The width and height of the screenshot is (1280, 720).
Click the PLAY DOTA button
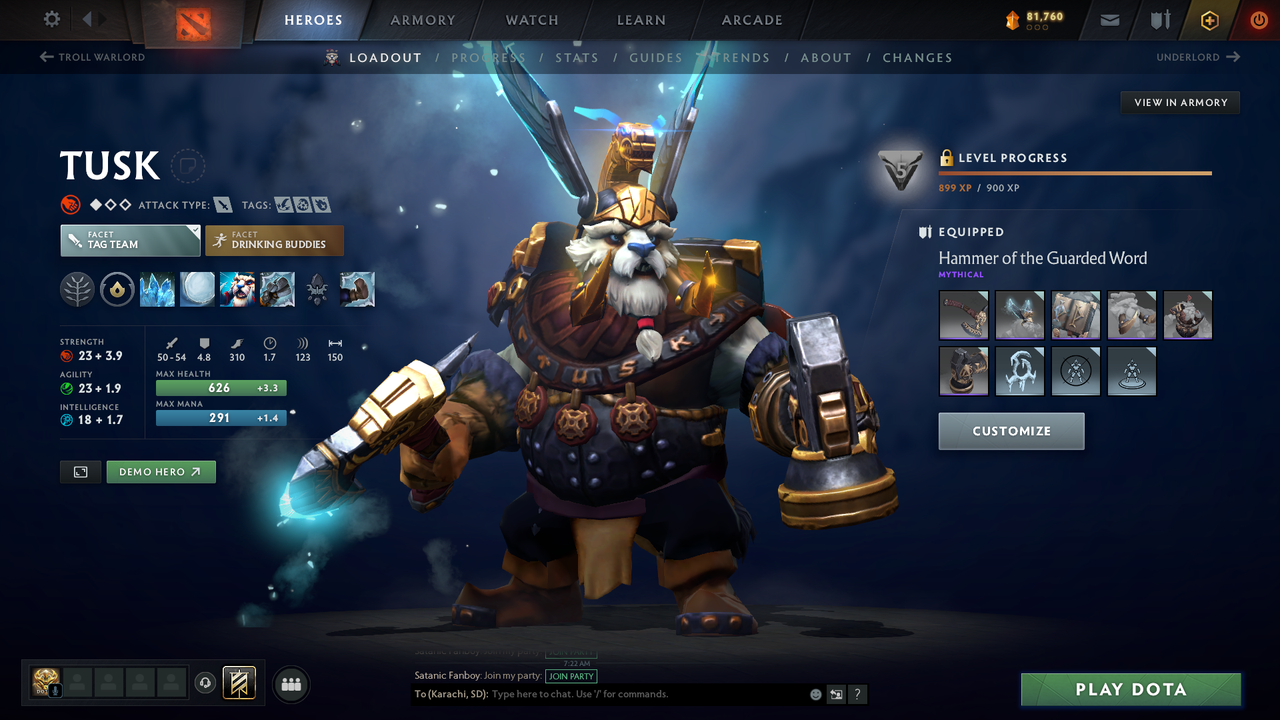tap(1130, 689)
